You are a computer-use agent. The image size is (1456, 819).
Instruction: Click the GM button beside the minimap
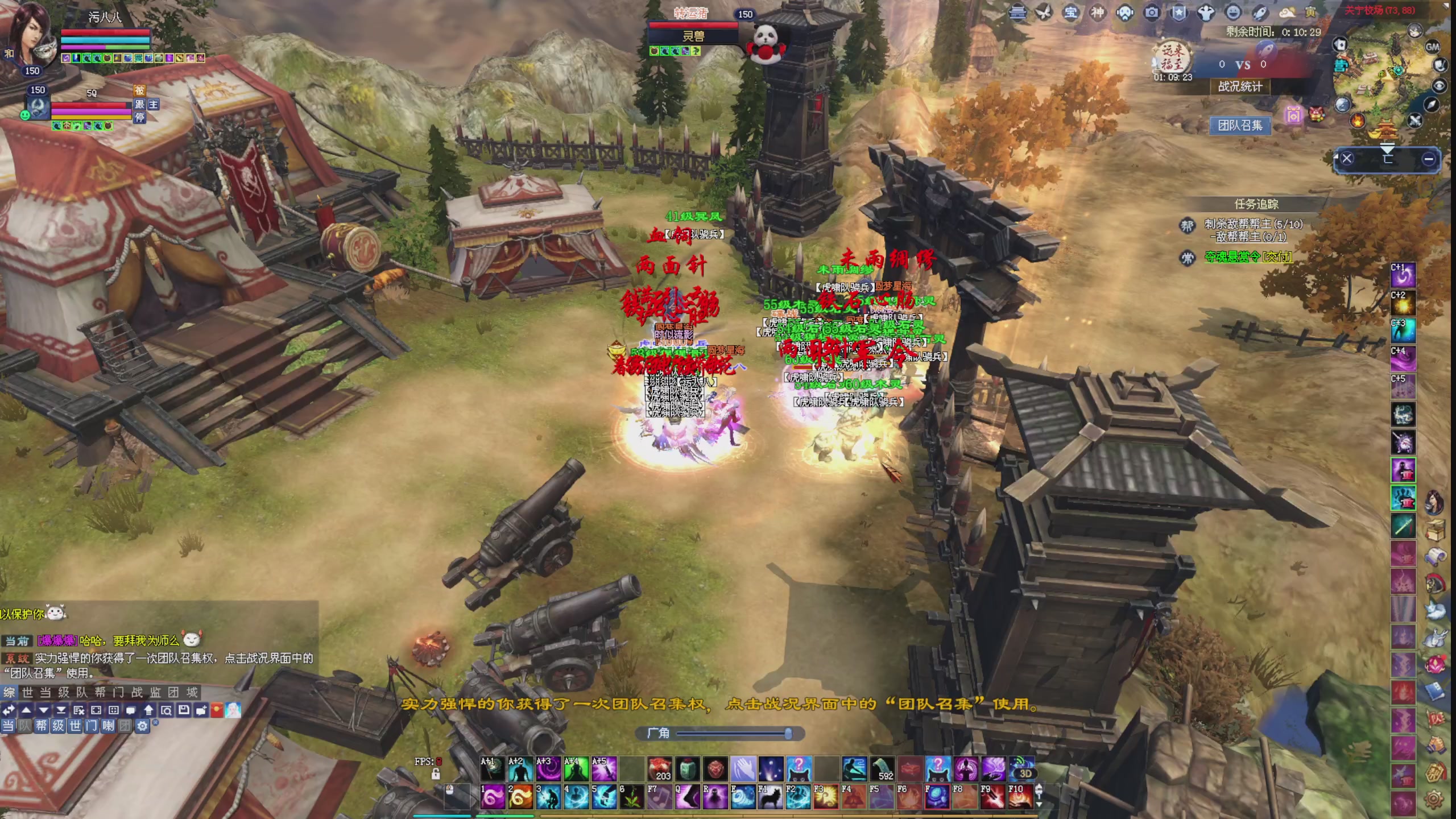1432,47
